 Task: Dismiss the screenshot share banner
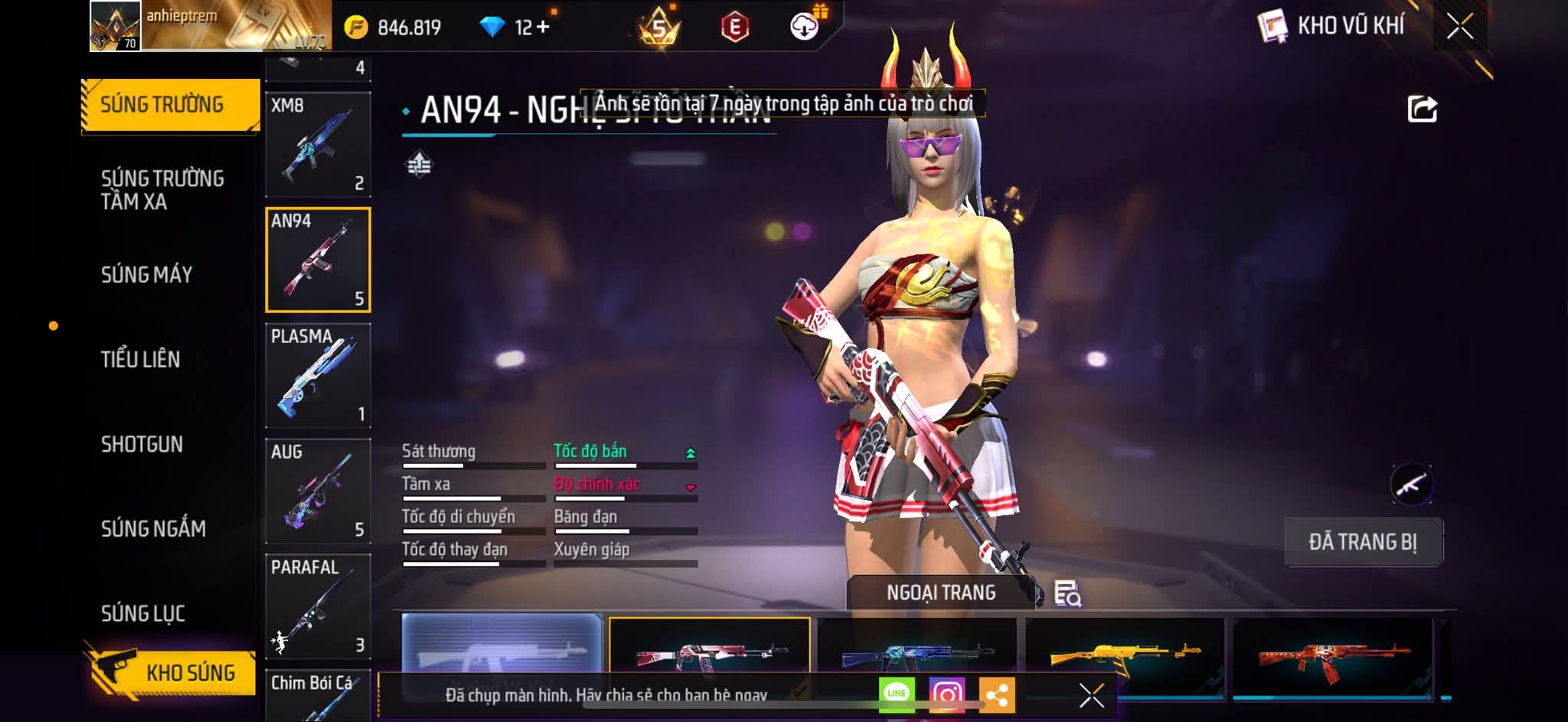[1091, 695]
